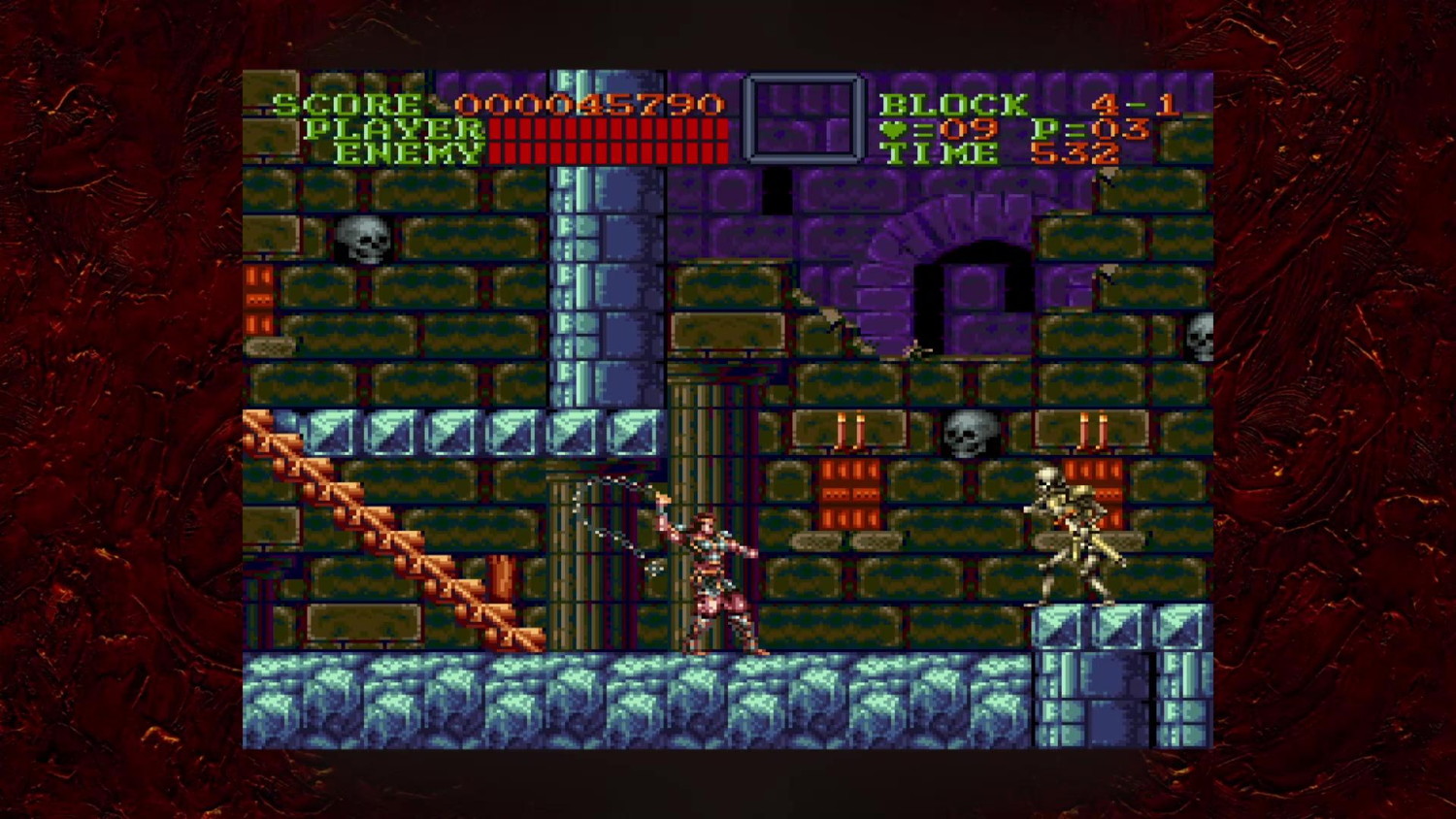Select the empty sub-weapon item box
The width and height of the screenshot is (1456, 819).
point(803,118)
